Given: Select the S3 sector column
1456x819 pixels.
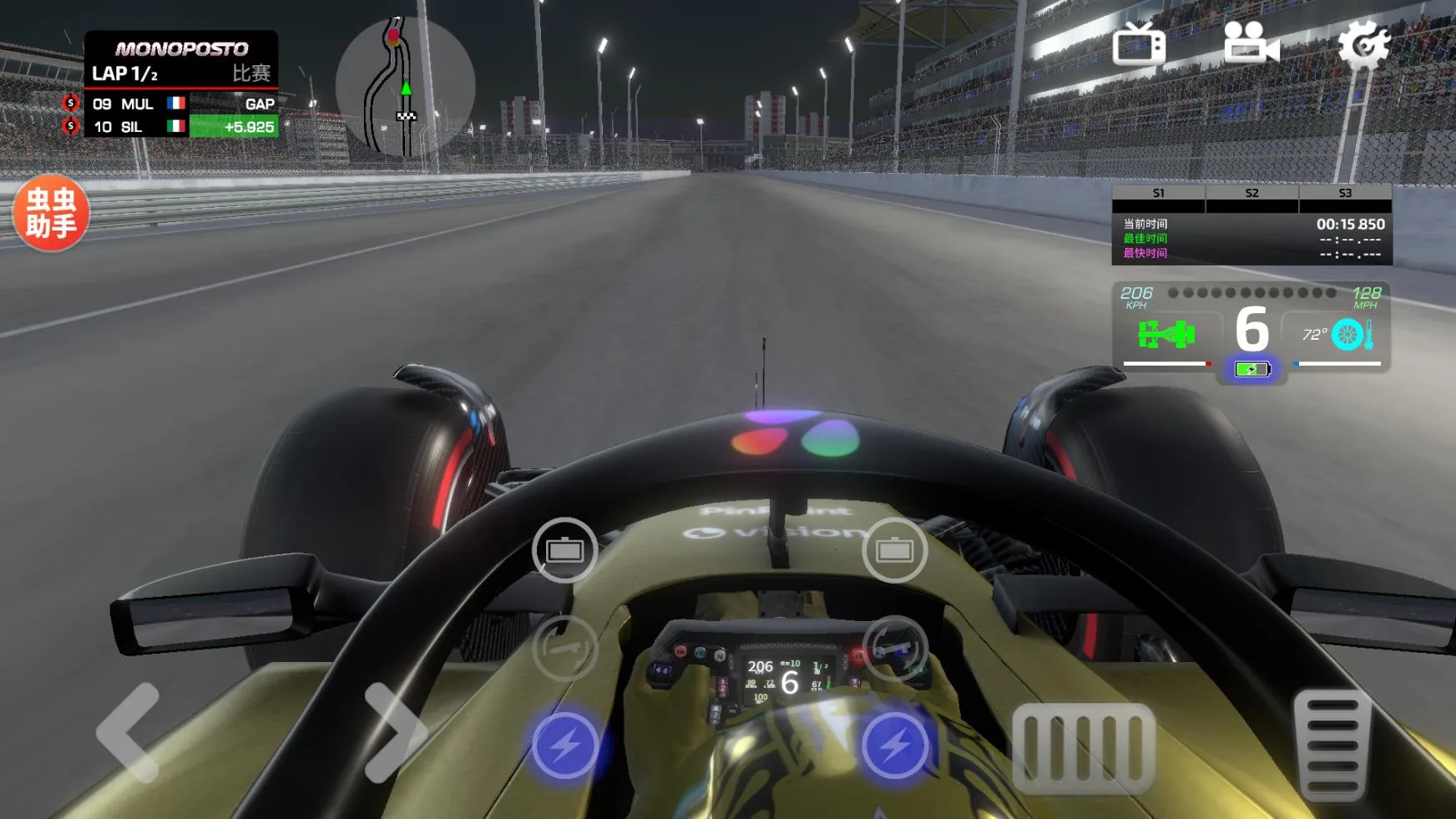Looking at the screenshot, I should (x=1346, y=193).
